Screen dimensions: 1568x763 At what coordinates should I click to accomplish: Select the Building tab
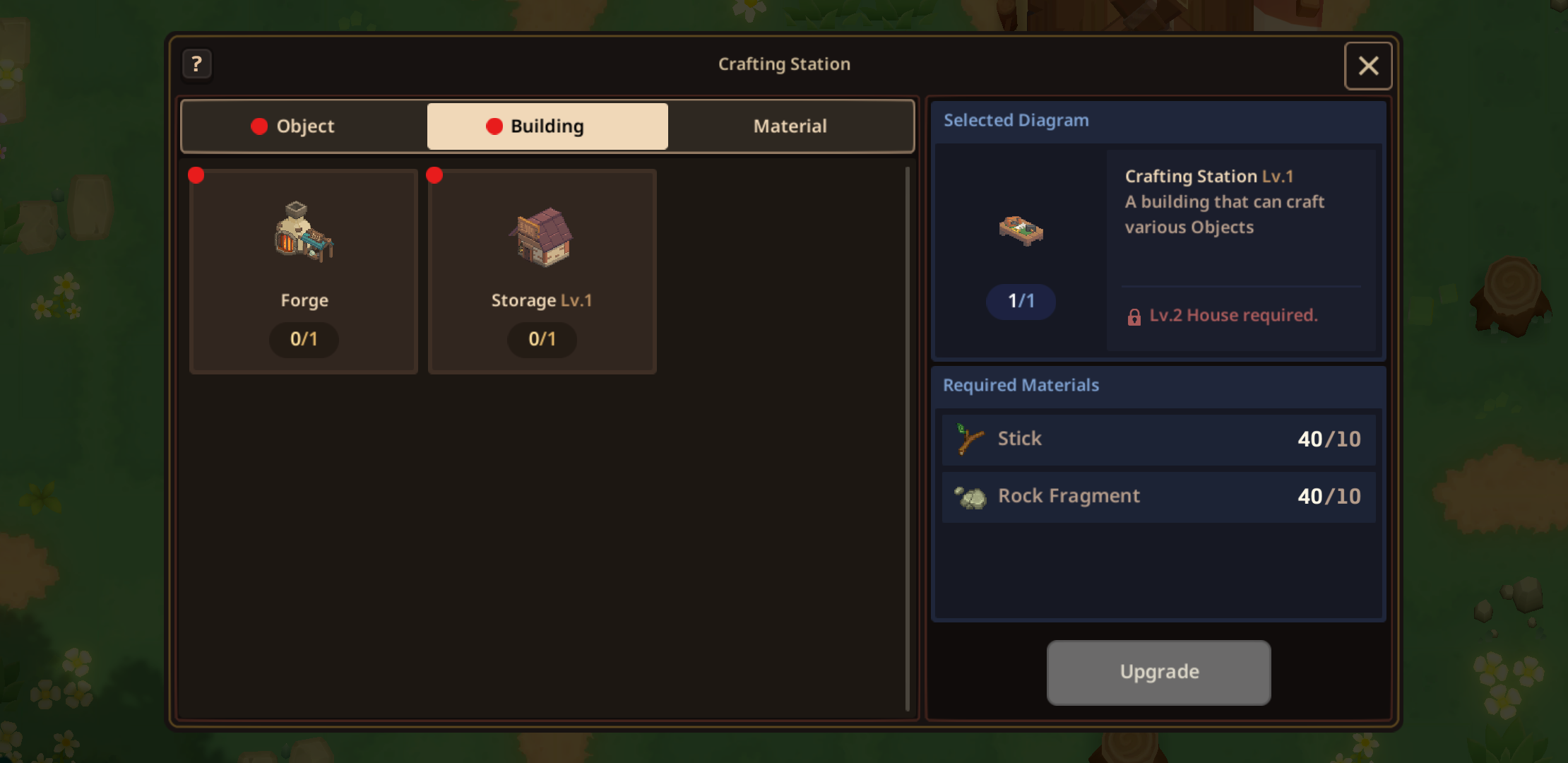tap(547, 126)
